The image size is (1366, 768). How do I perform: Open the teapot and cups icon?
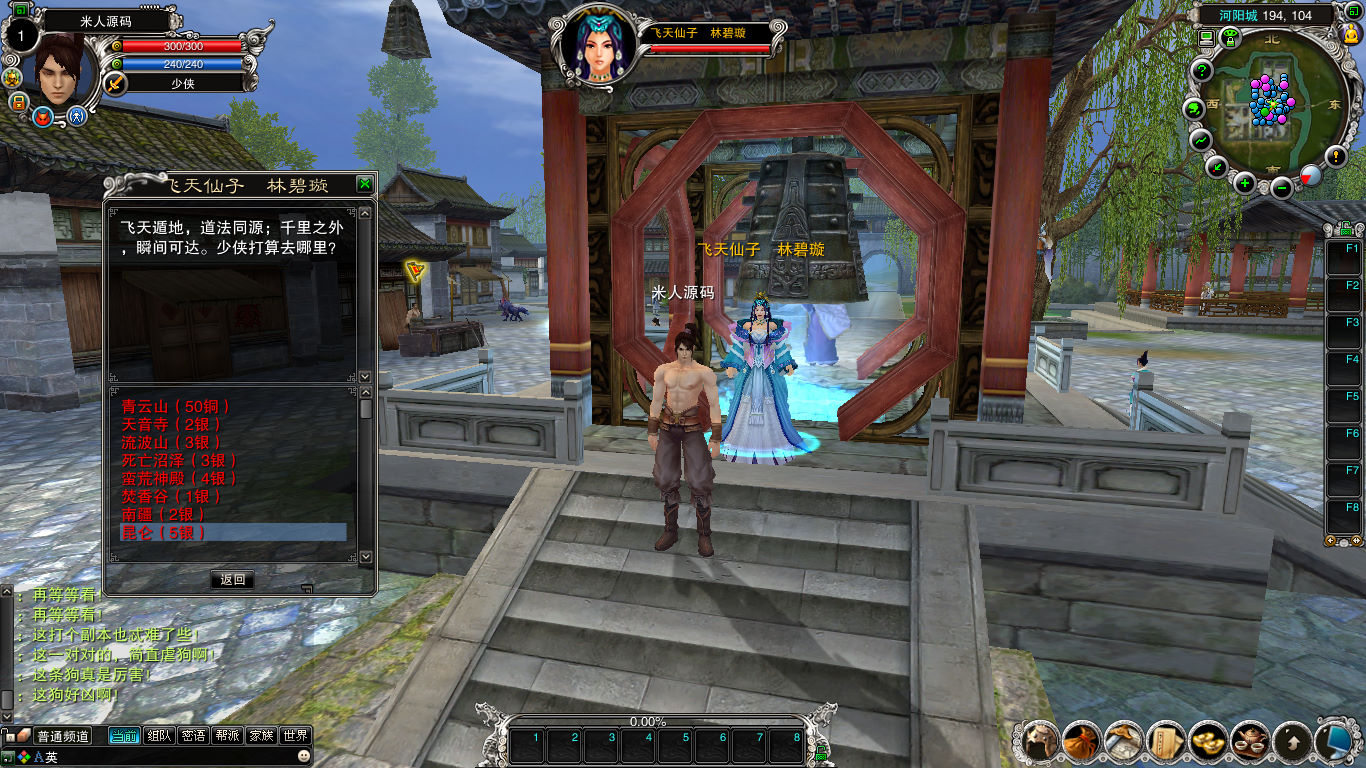1250,741
